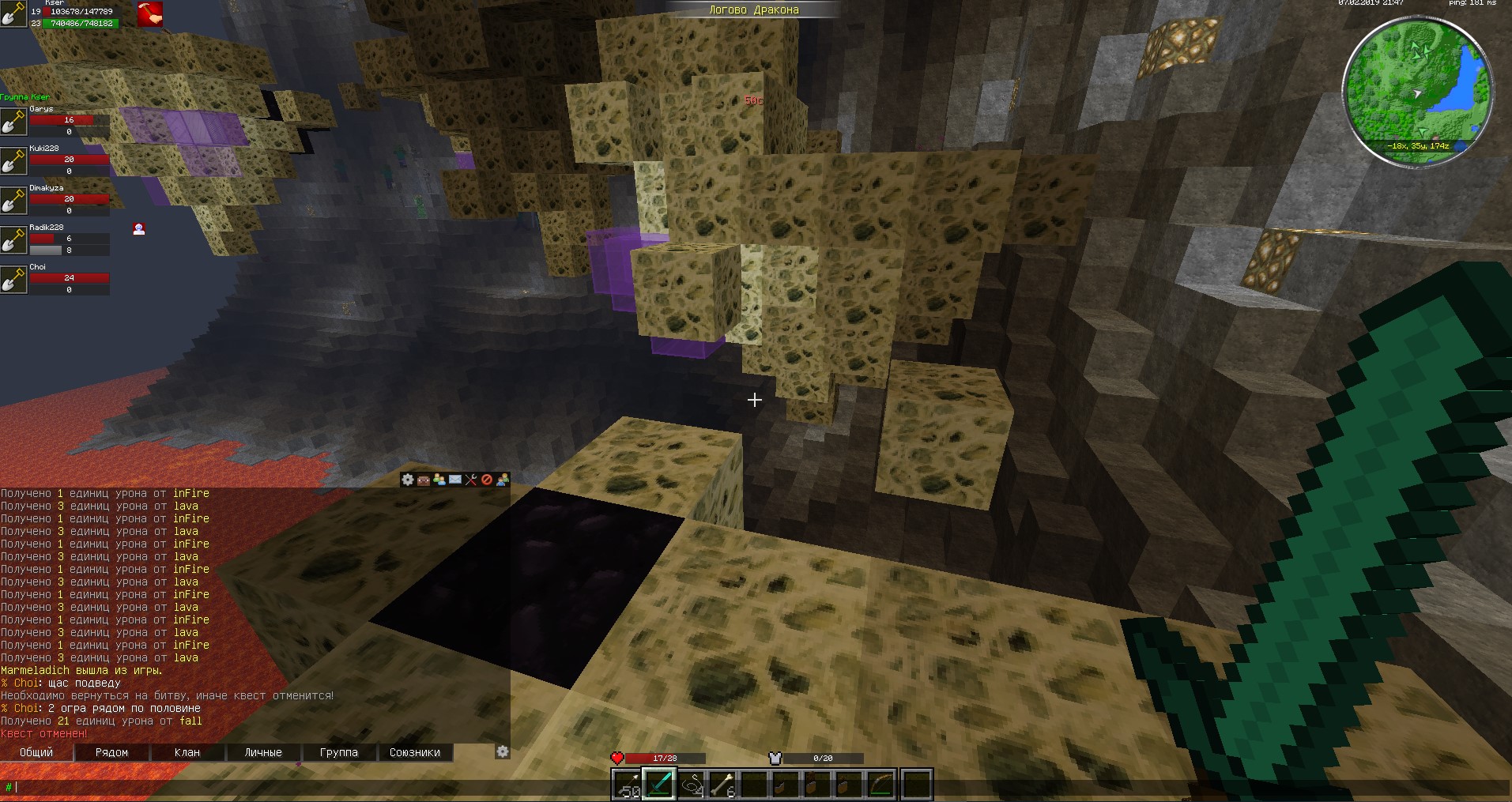The height and width of the screenshot is (802, 1512).
Task: Select the arrows slot in hotbar
Action: pyautogui.click(x=628, y=785)
